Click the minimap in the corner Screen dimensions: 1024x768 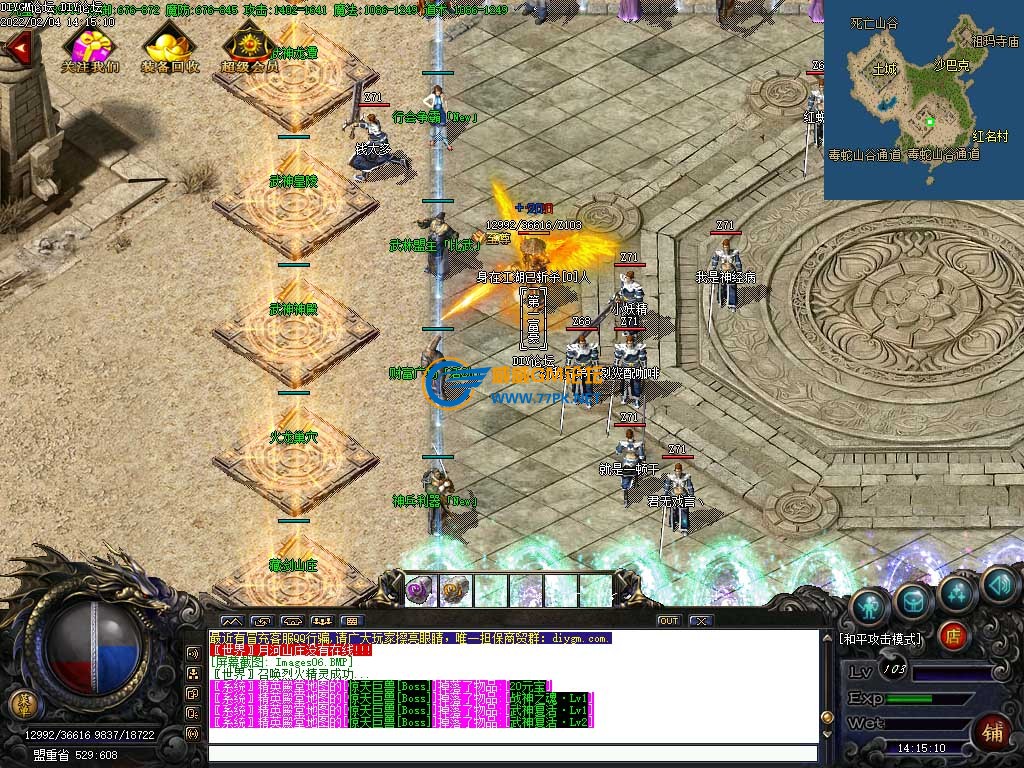click(x=923, y=100)
